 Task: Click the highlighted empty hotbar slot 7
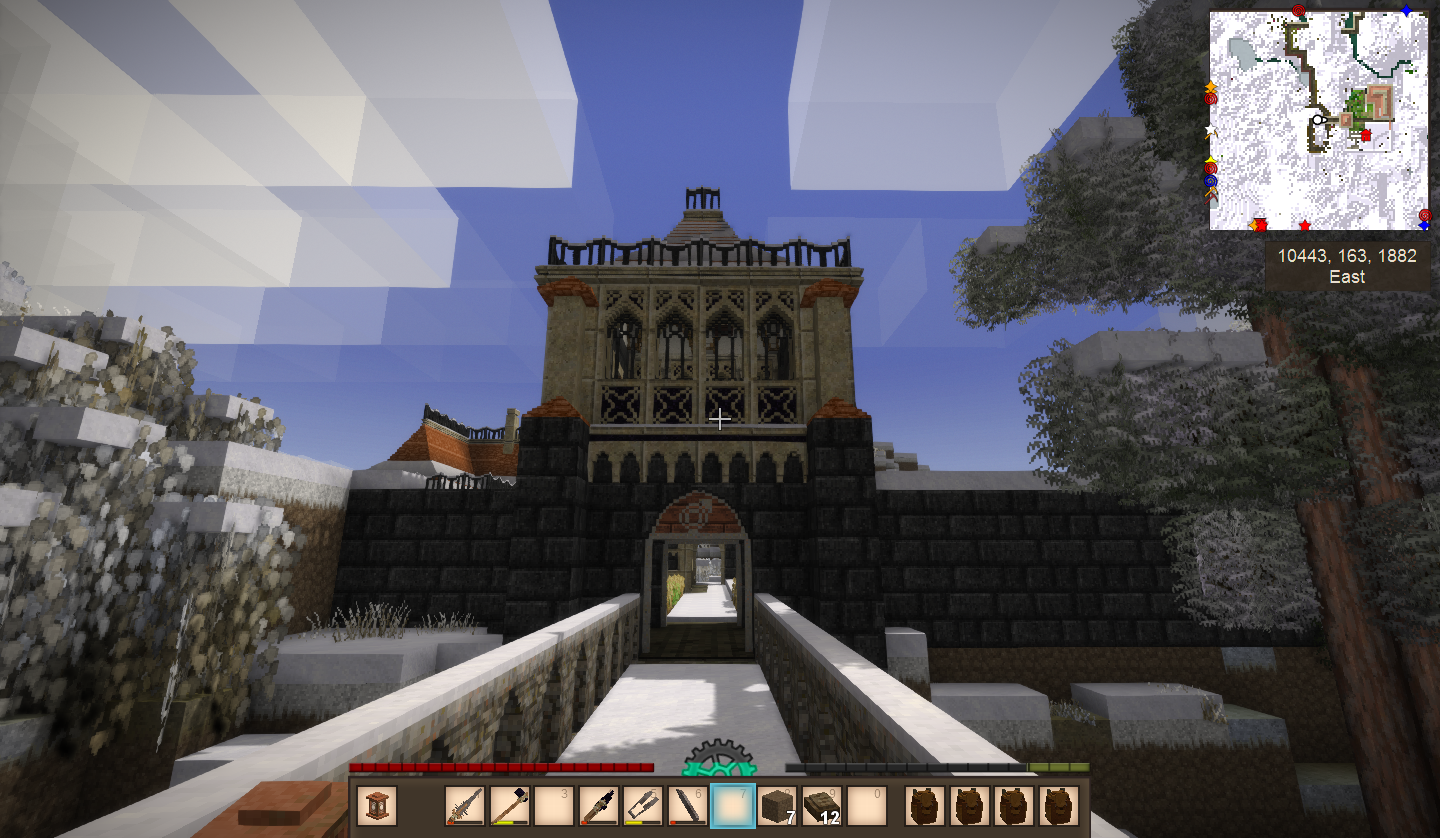coord(731,806)
